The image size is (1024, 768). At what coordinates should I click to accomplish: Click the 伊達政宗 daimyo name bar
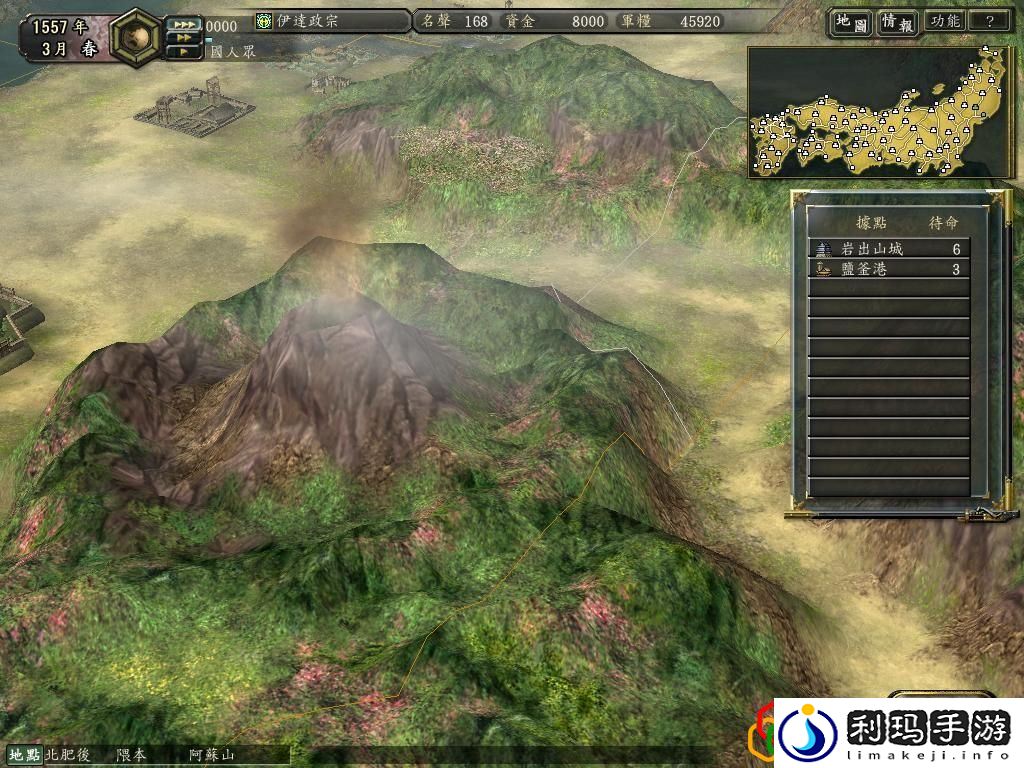[331, 21]
